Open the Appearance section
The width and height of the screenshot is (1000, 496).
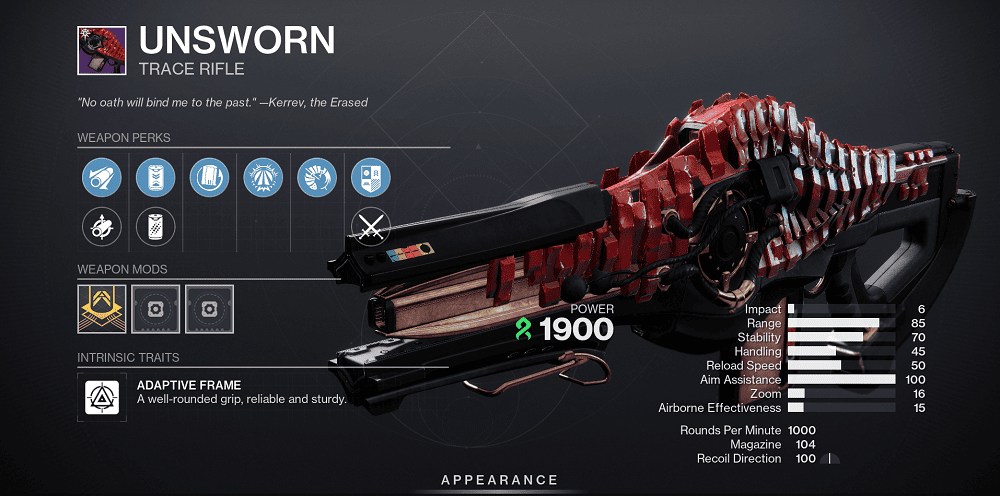(x=499, y=481)
